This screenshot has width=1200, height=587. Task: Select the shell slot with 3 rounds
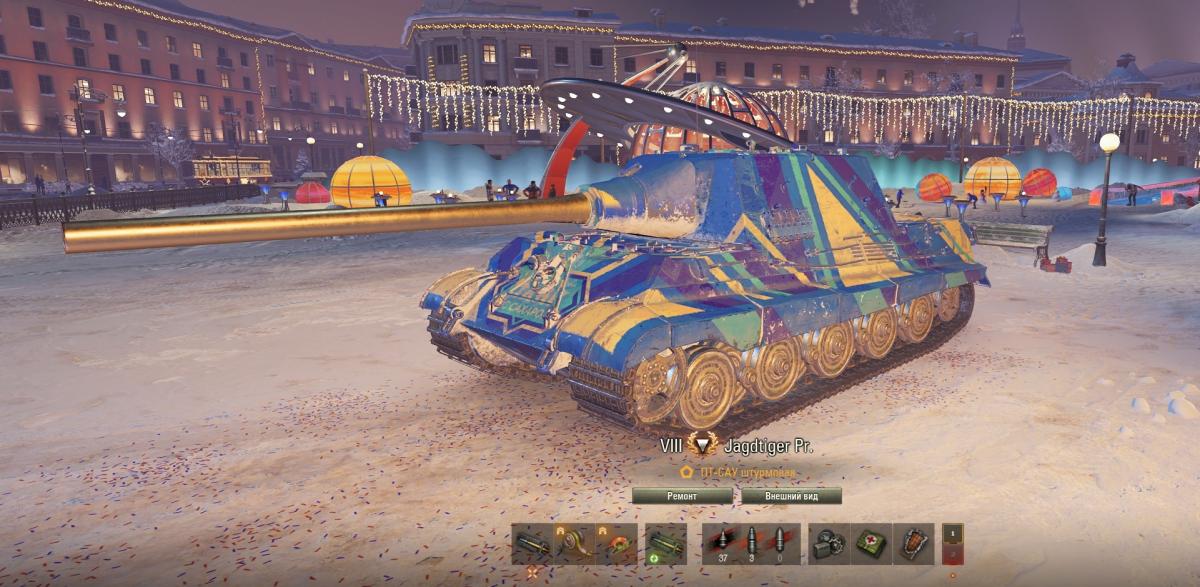pos(750,544)
